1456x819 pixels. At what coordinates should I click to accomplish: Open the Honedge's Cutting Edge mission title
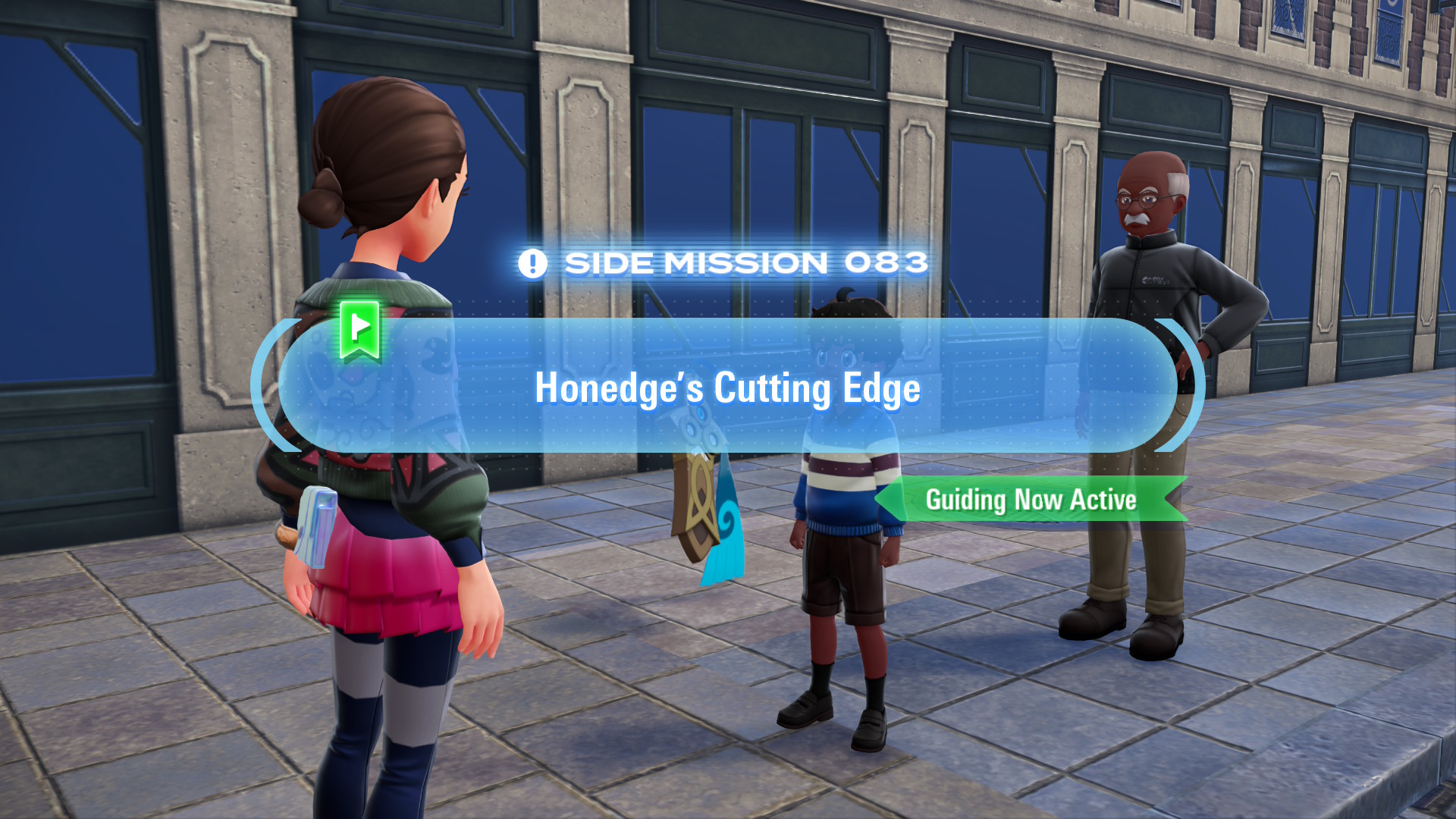[728, 388]
